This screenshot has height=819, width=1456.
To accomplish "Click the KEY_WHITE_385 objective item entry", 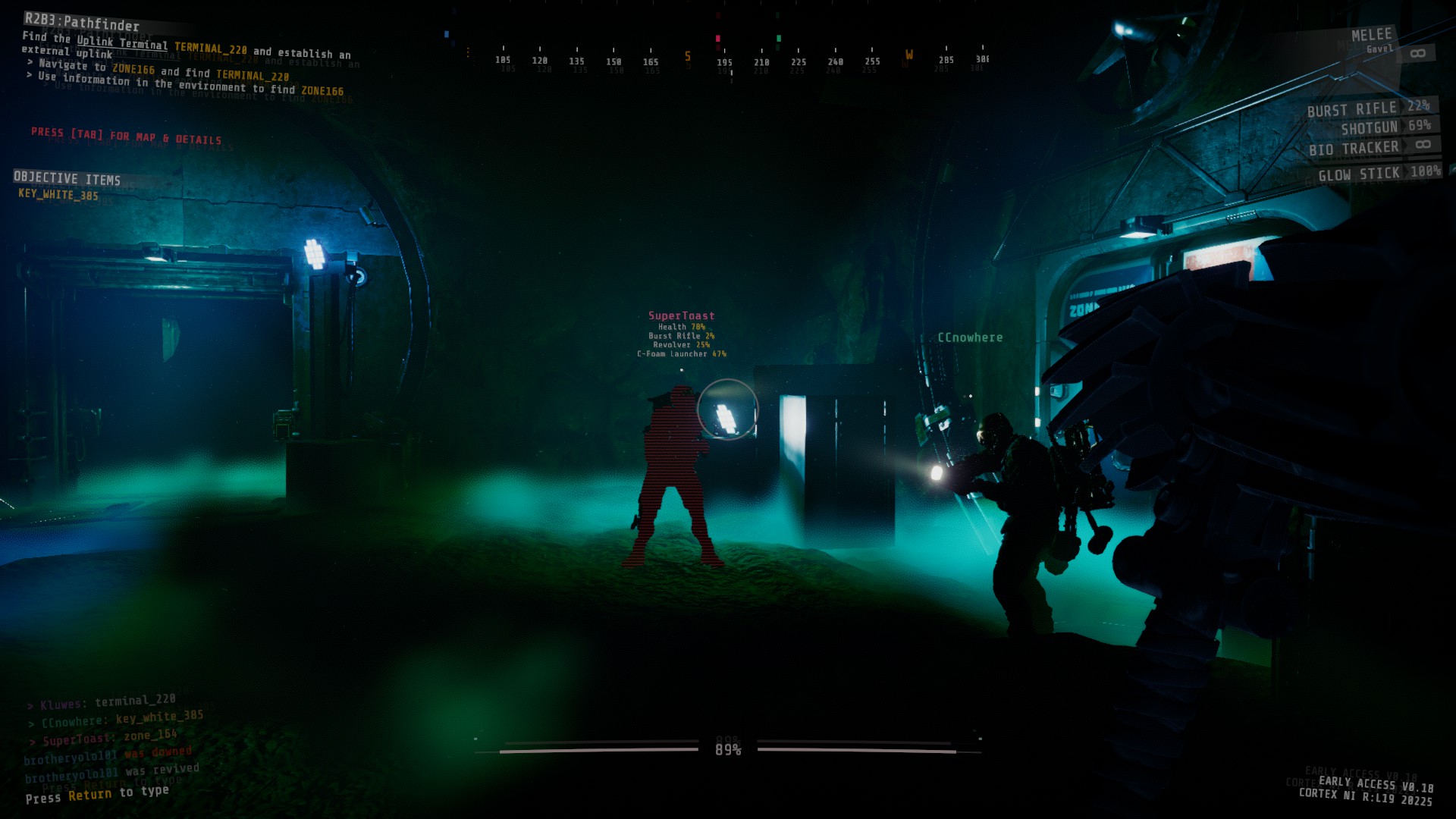I will click(58, 195).
